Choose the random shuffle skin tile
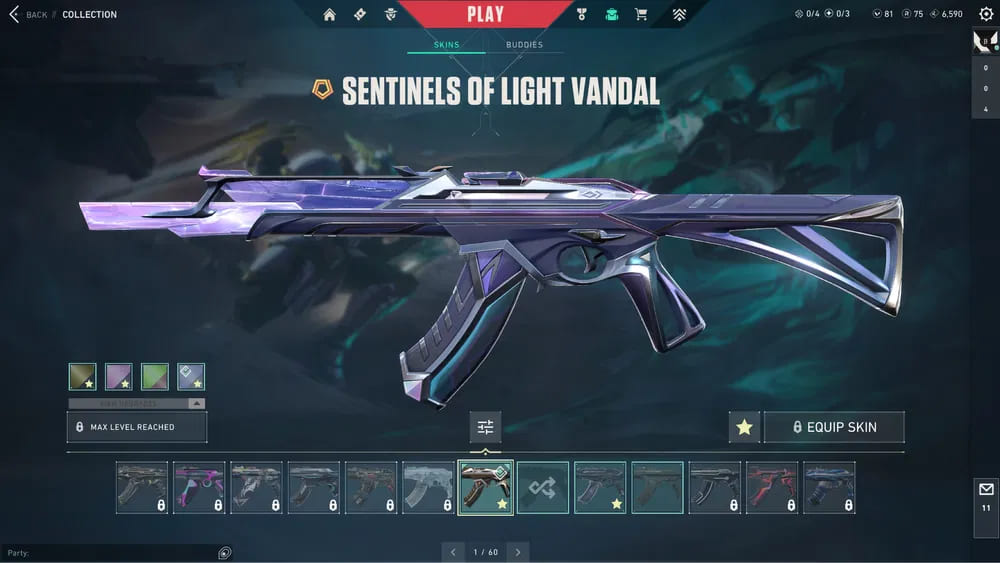 pyautogui.click(x=543, y=488)
